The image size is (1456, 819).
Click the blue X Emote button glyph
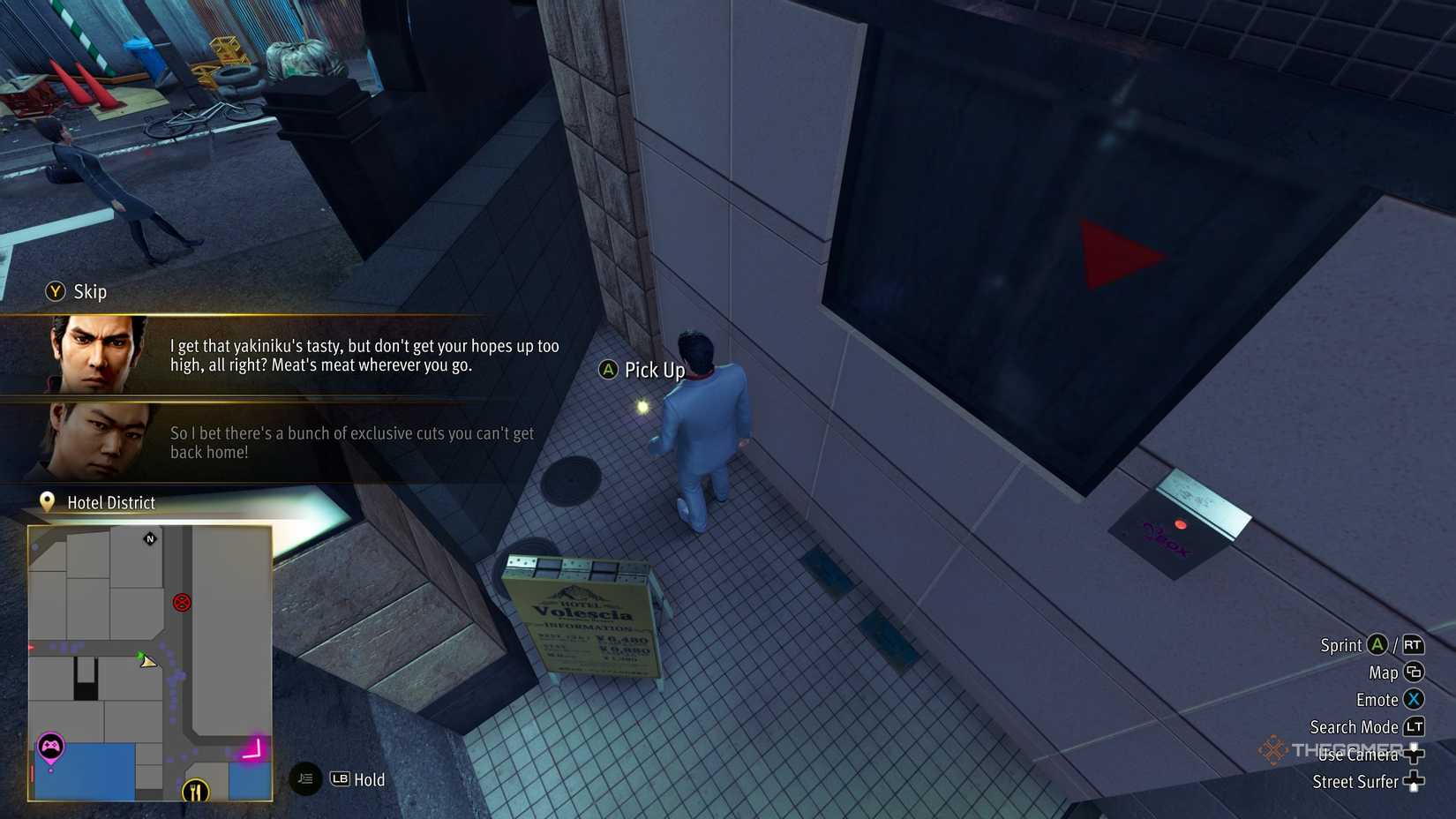tap(1413, 699)
